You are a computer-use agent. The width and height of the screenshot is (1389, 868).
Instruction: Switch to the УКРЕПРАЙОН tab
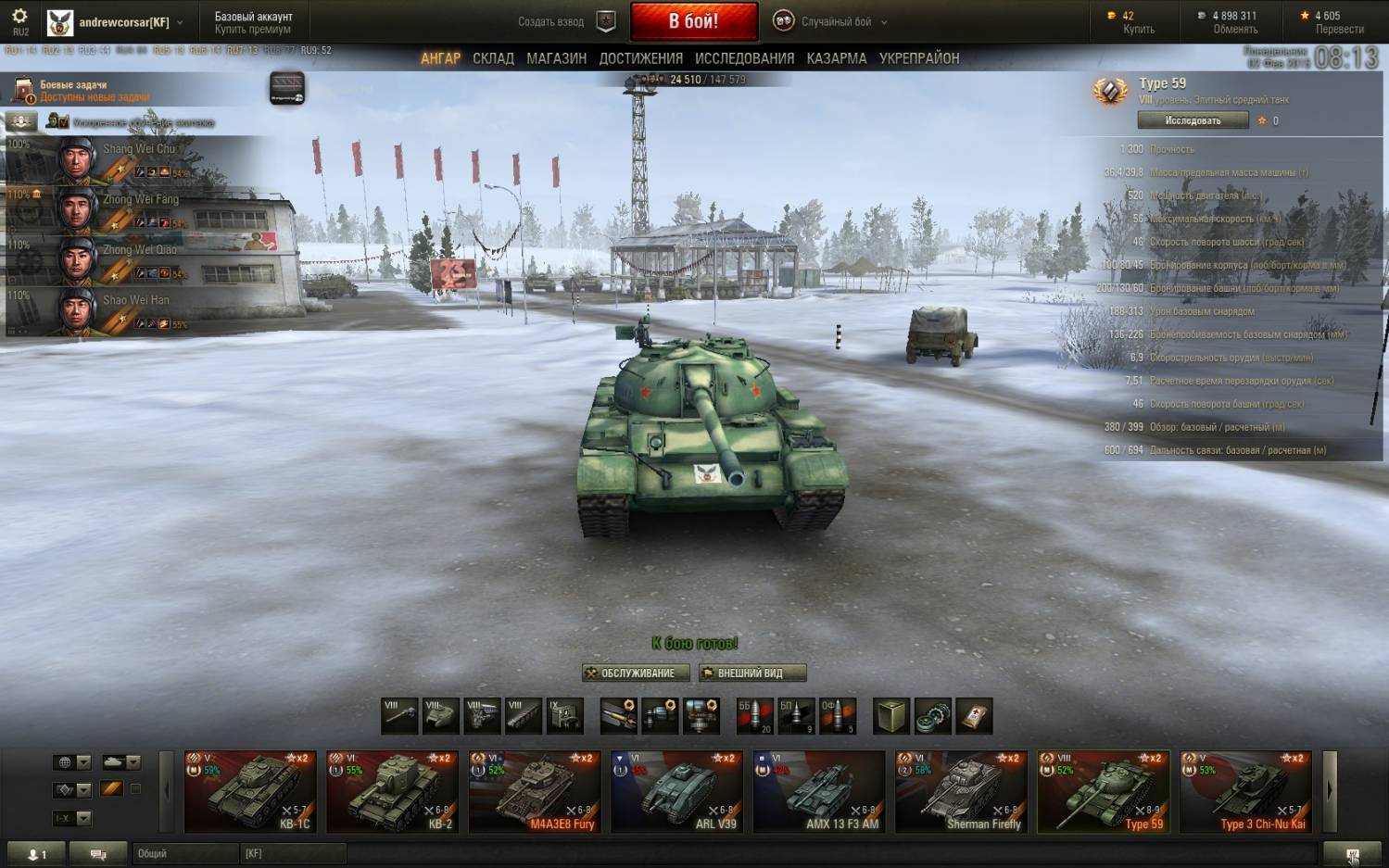[x=918, y=58]
